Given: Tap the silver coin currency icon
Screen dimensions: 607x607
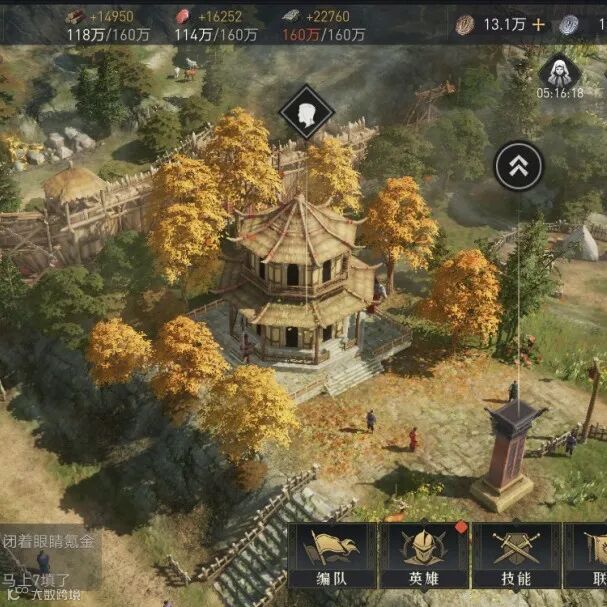Looking at the screenshot, I should pos(569,25).
